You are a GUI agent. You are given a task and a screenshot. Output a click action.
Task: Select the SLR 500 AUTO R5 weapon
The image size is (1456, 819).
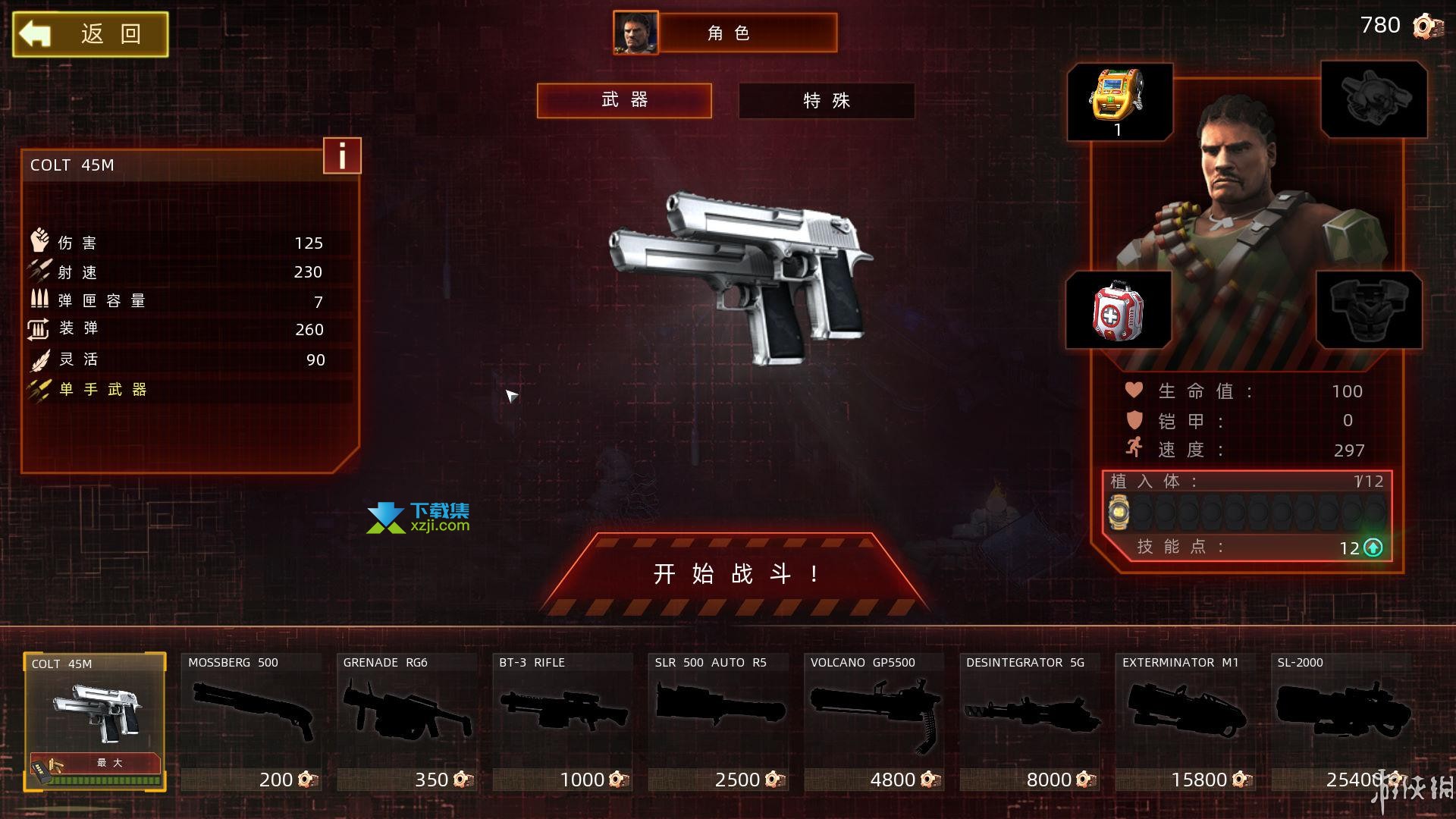[719, 720]
